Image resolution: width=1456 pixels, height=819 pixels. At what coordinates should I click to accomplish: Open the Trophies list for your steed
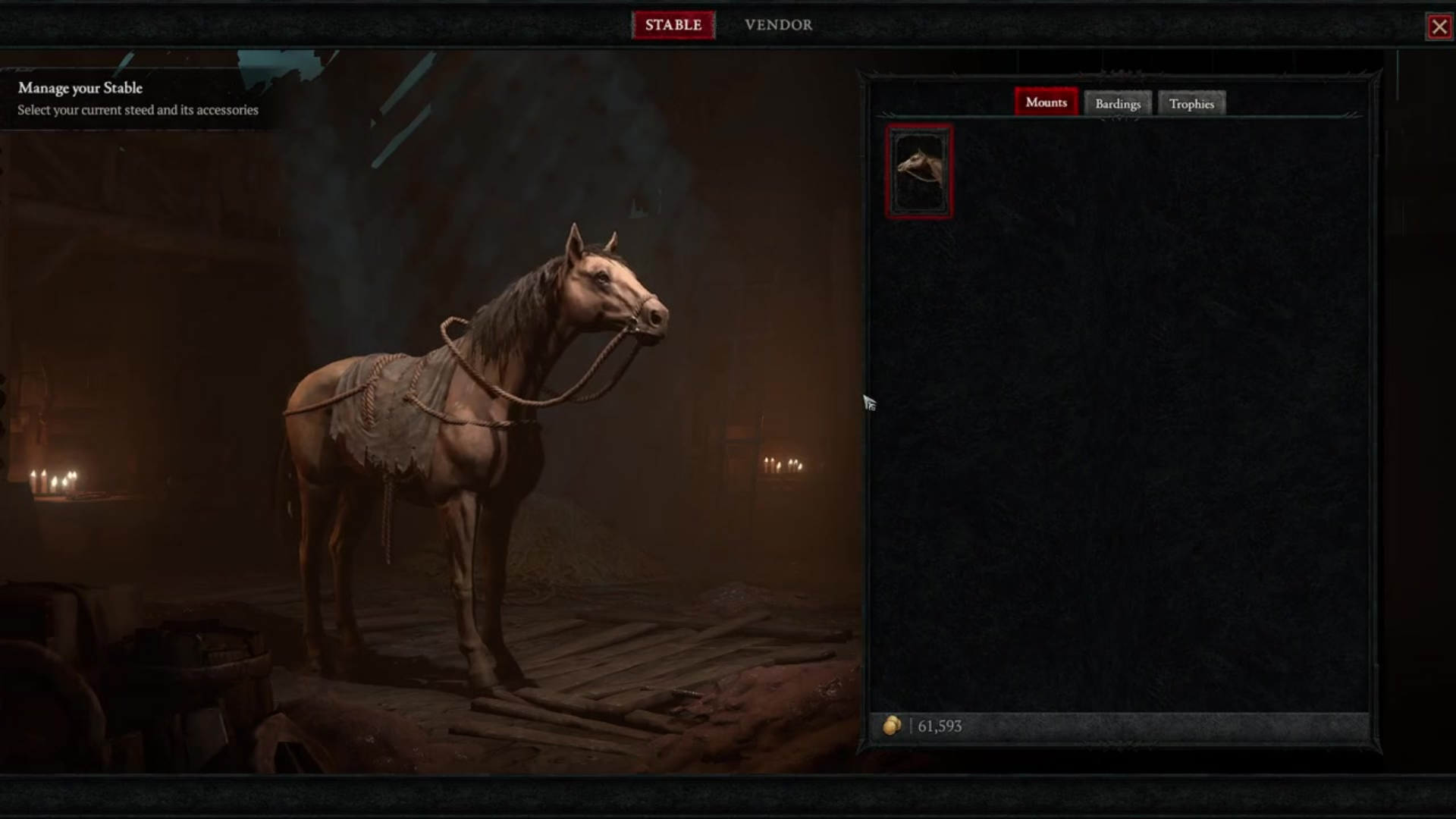click(1191, 103)
